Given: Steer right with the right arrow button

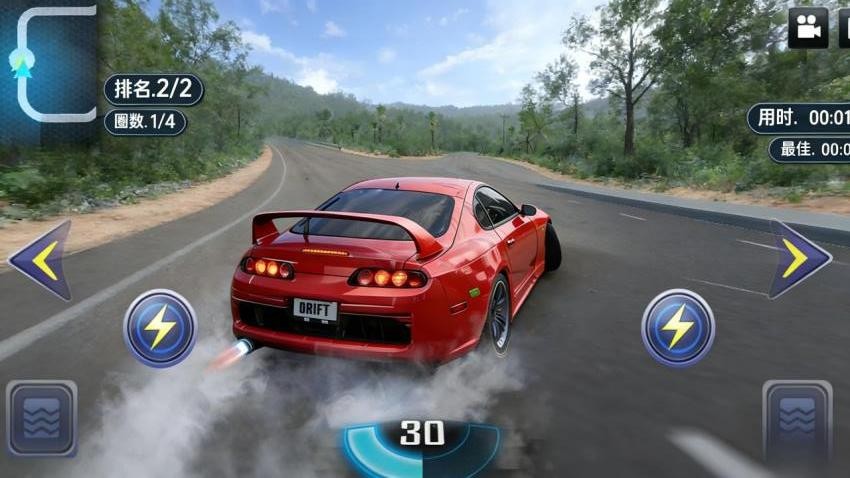Looking at the screenshot, I should pos(798,259).
